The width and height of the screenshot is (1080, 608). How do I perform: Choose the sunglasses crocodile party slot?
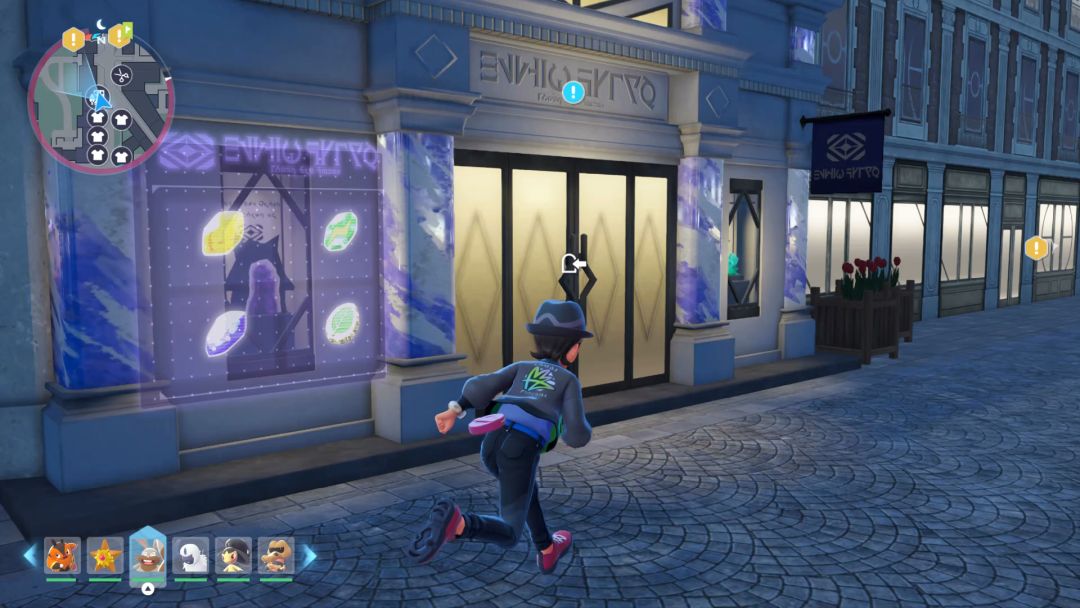(x=276, y=555)
